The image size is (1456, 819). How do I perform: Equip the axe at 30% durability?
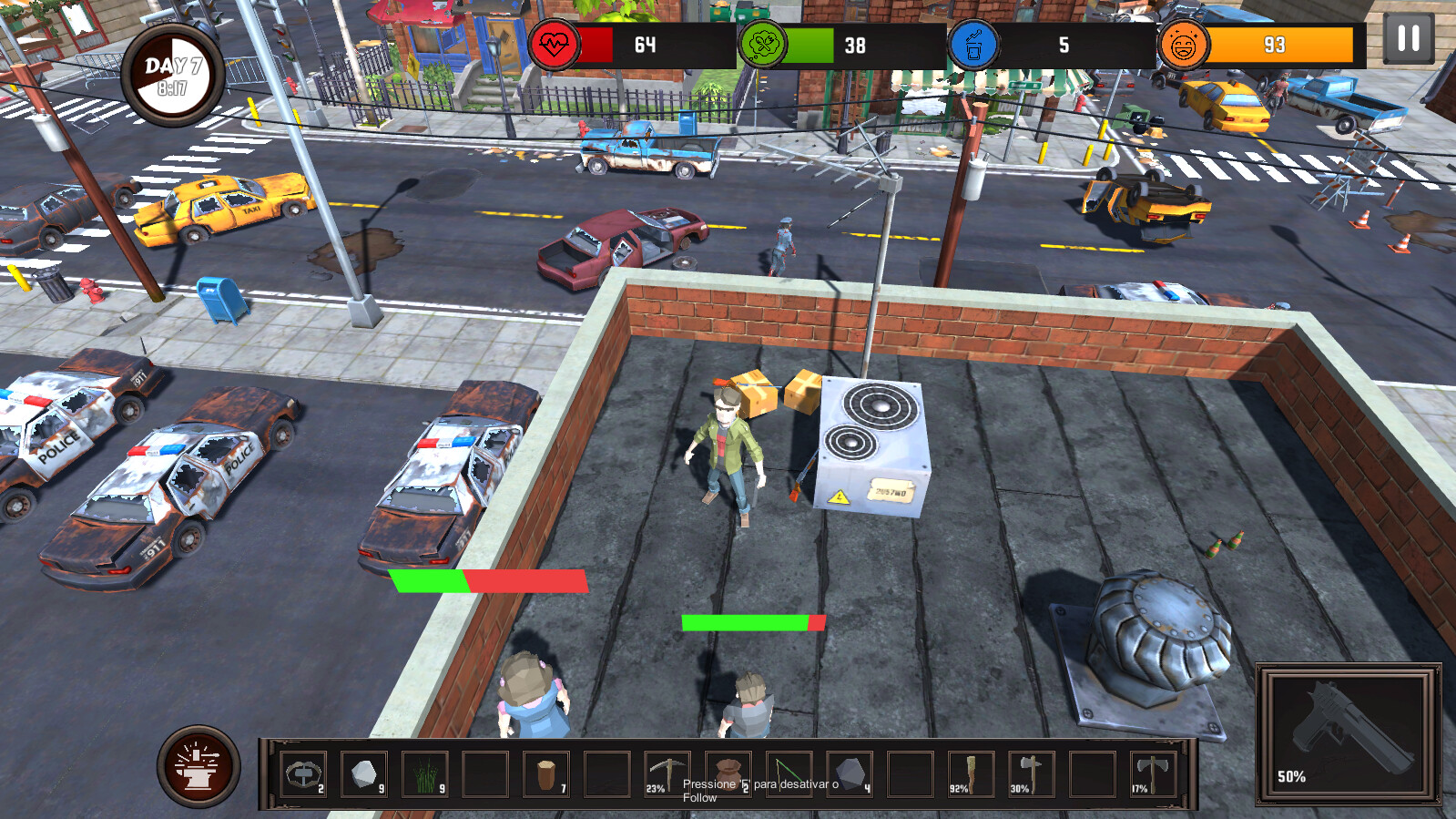pyautogui.click(x=1032, y=774)
